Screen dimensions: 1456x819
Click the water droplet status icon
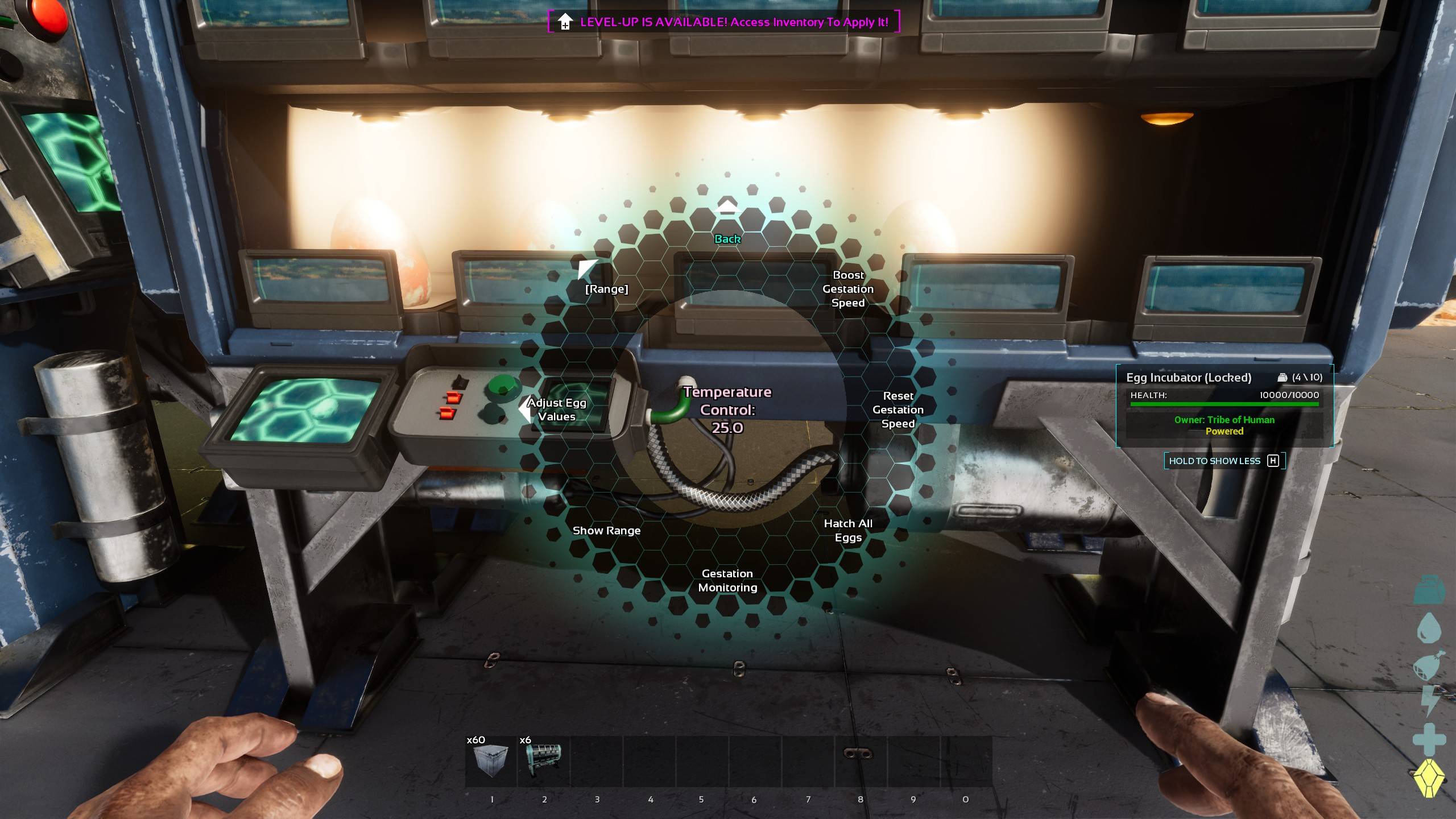tap(1429, 627)
